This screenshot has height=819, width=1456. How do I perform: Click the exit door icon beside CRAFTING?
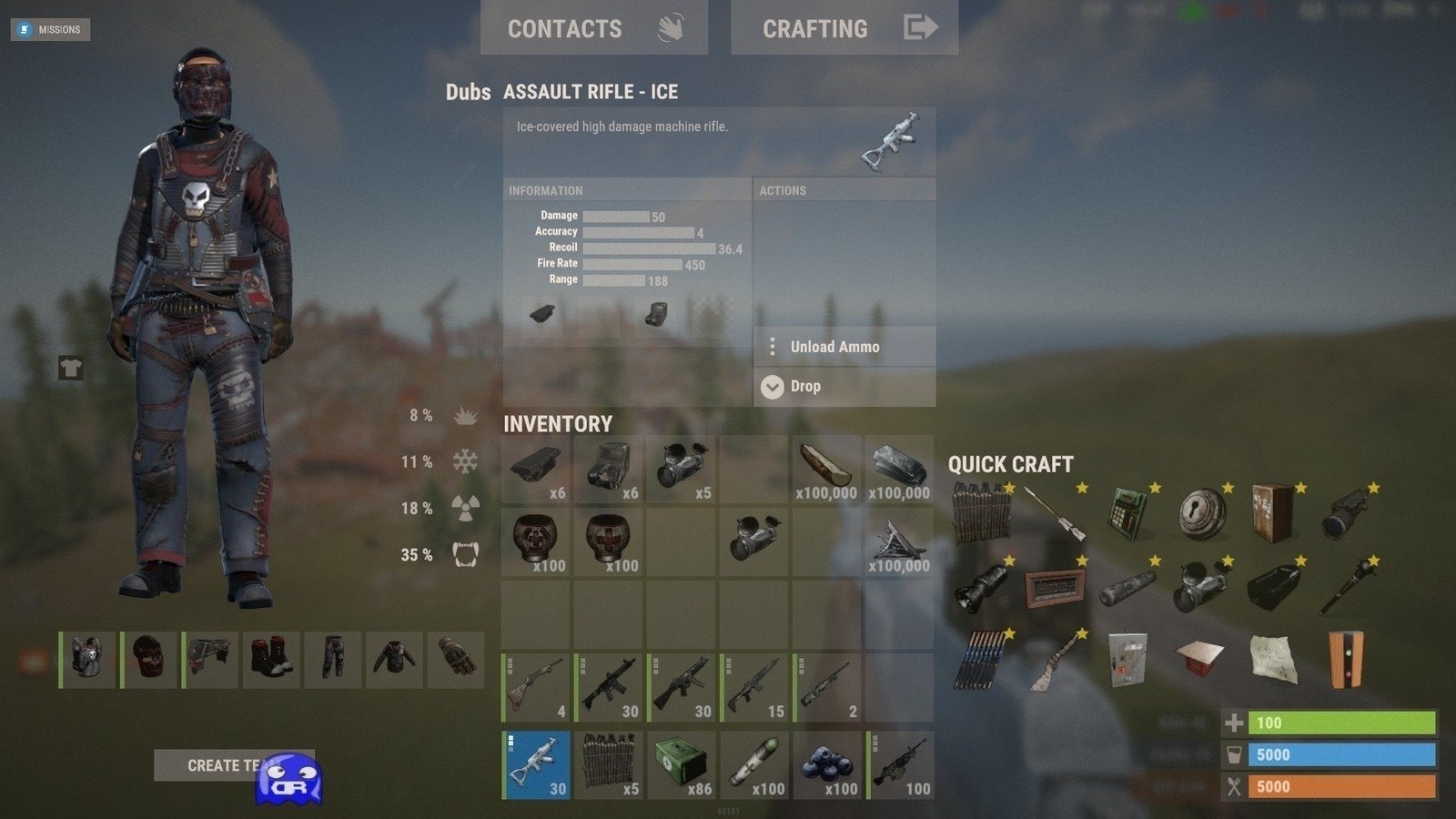point(923,28)
